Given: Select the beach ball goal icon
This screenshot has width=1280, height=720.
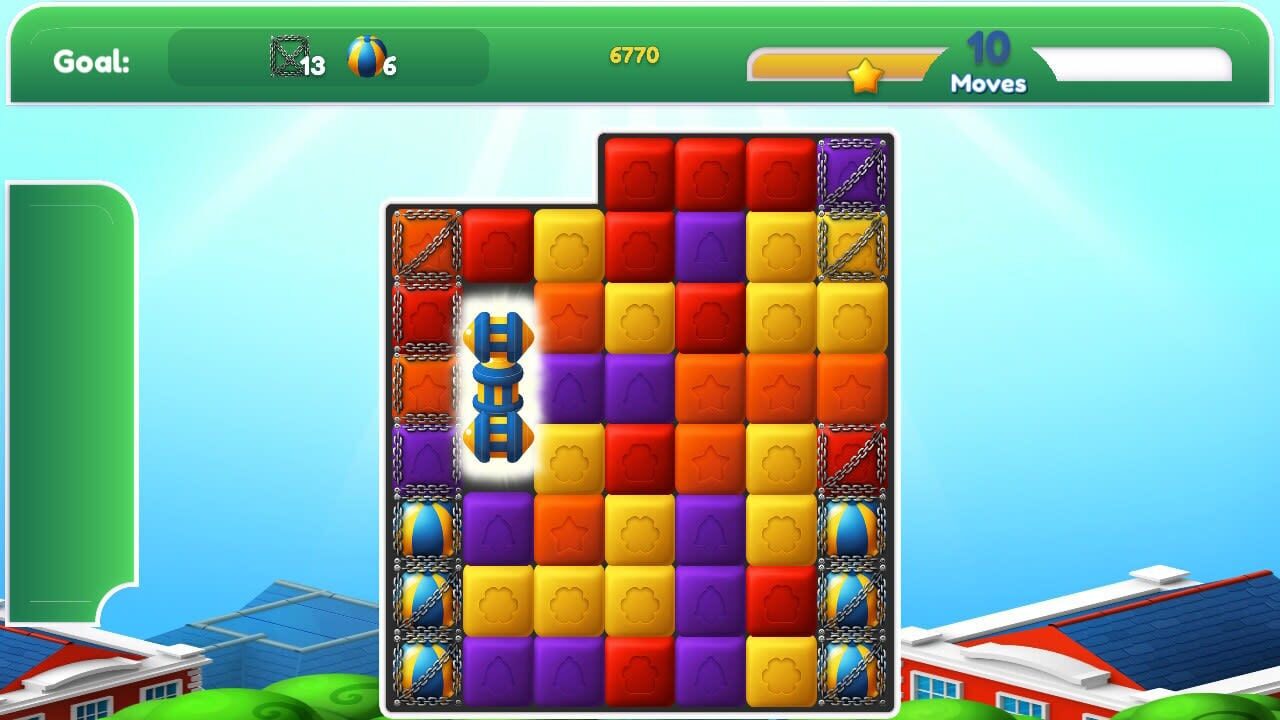Looking at the screenshot, I should pyautogui.click(x=363, y=57).
